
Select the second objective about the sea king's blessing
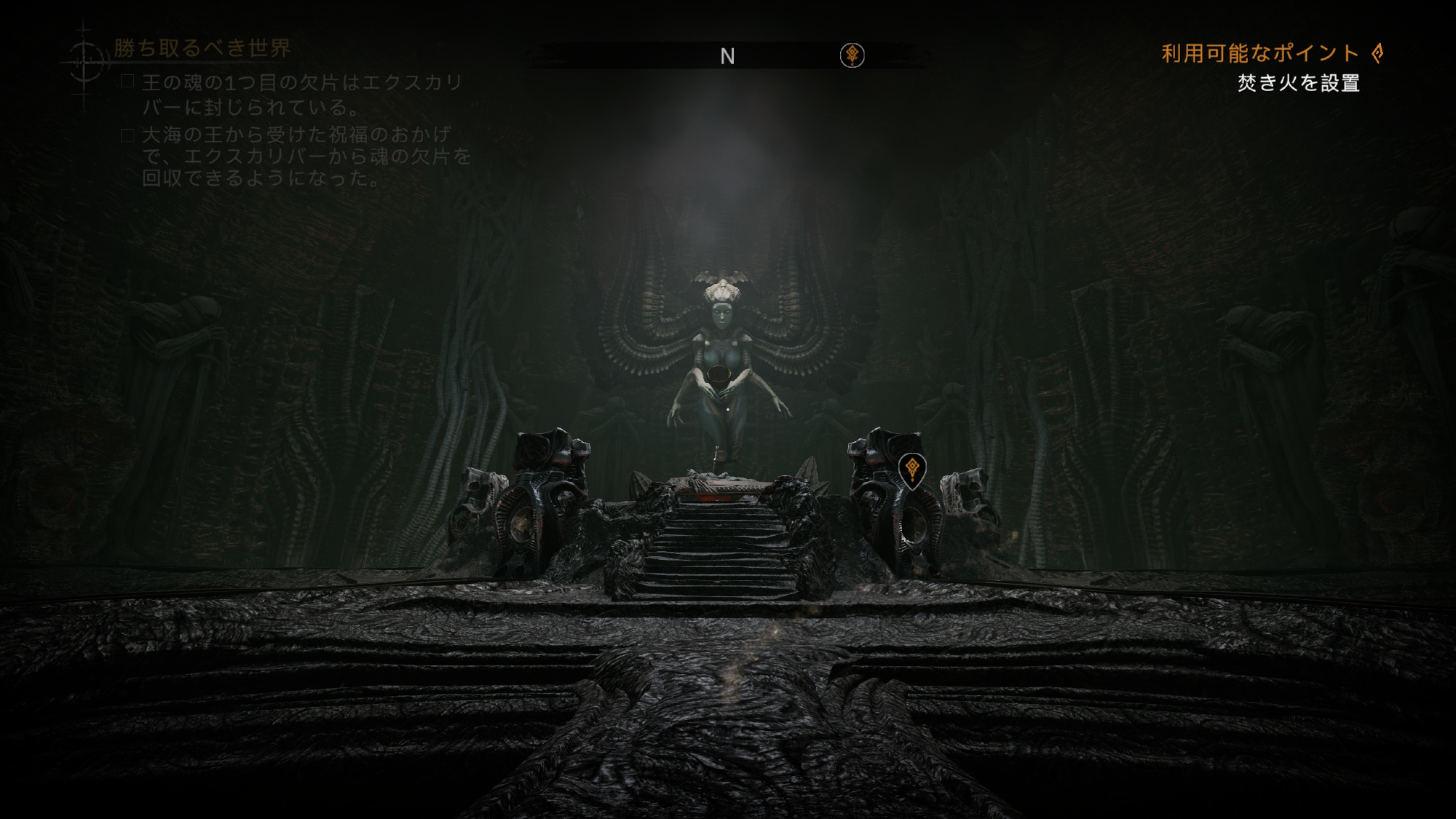click(x=306, y=157)
